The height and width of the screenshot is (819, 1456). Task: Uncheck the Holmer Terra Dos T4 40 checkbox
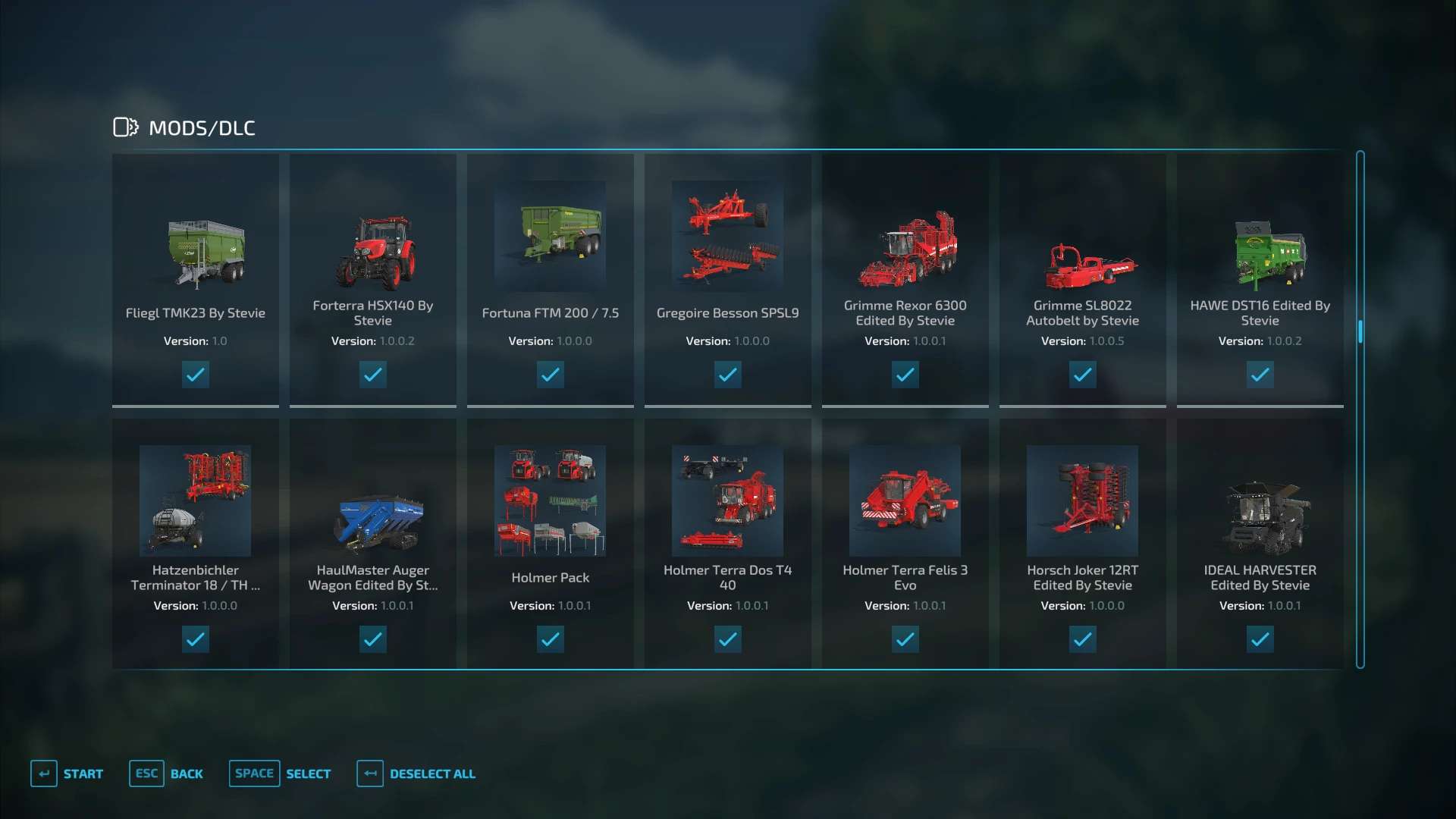pos(728,639)
